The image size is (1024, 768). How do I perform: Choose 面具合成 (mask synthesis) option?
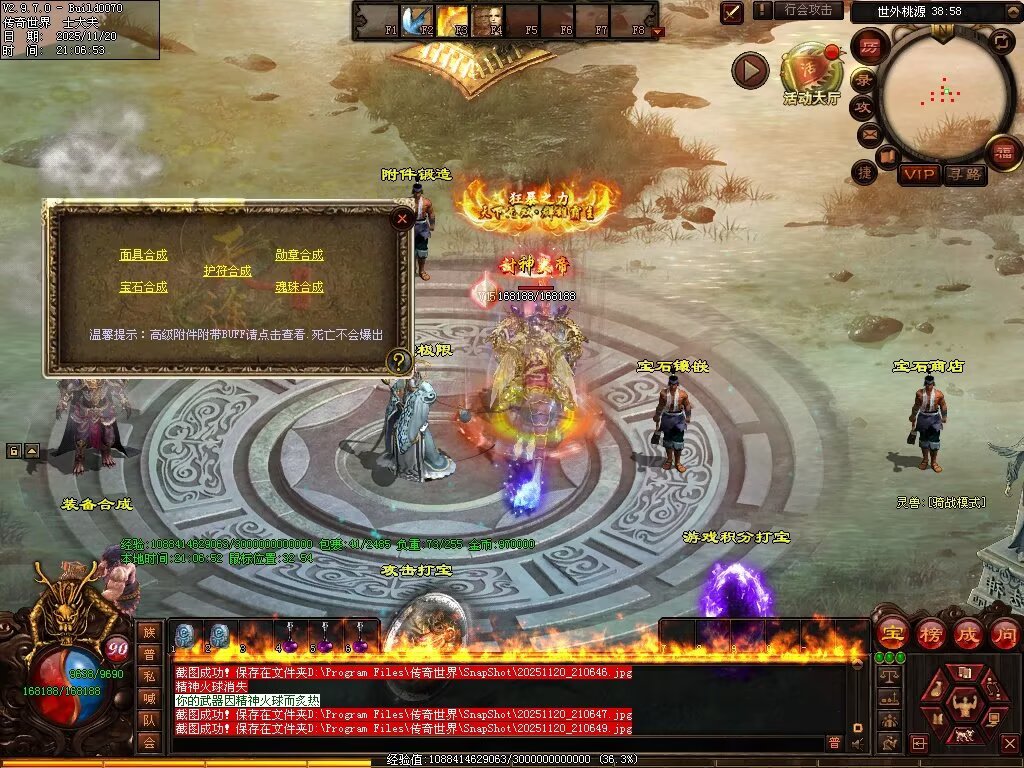point(144,255)
